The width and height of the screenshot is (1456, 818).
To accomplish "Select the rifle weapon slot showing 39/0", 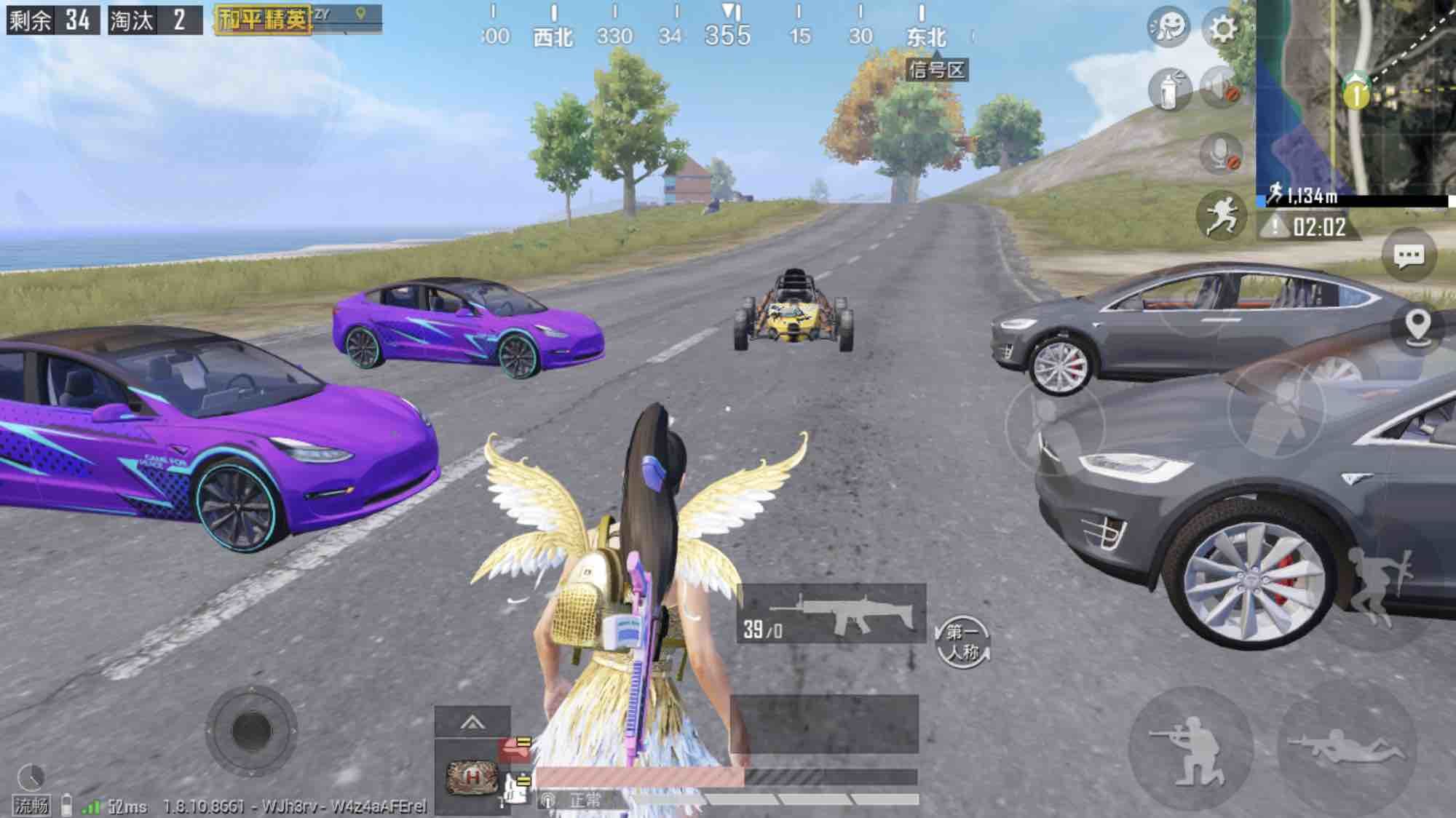I will click(x=831, y=615).
